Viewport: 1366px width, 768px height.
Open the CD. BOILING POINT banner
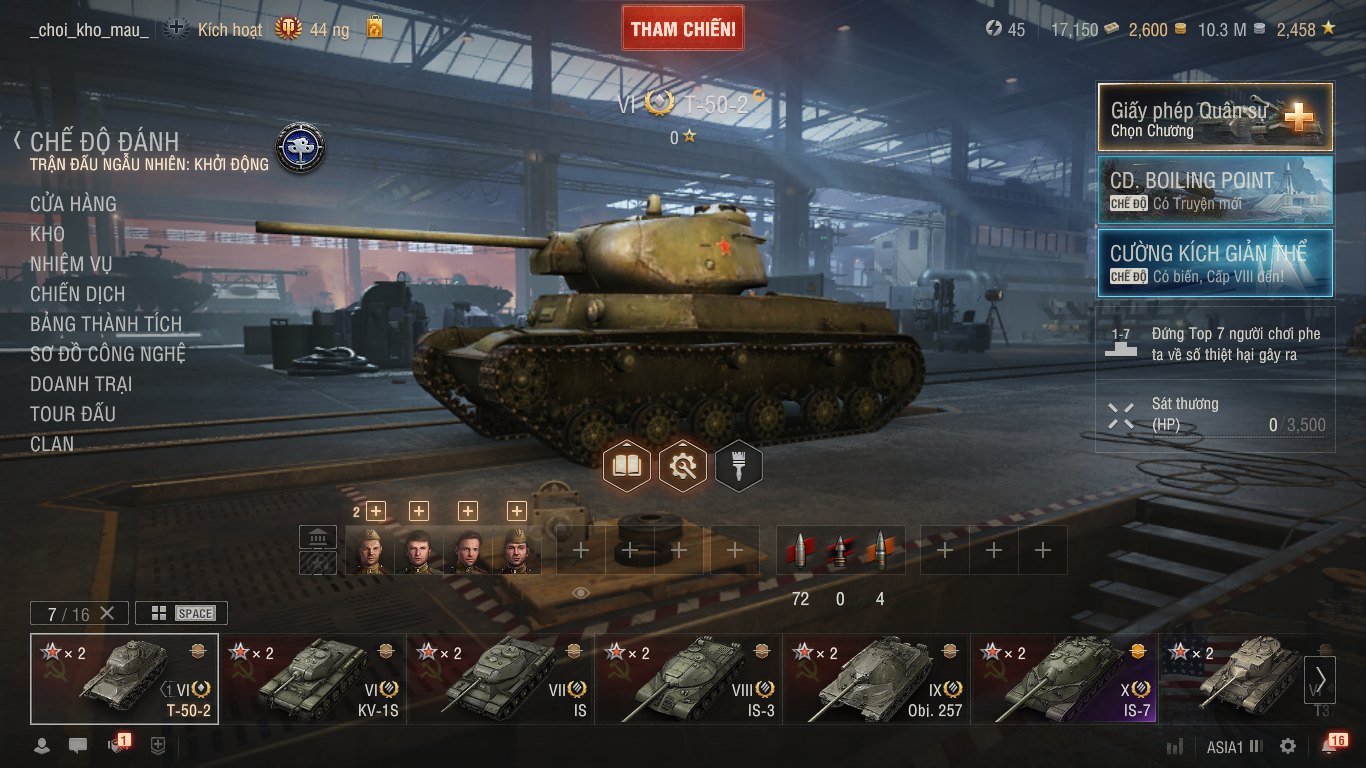click(x=1215, y=189)
